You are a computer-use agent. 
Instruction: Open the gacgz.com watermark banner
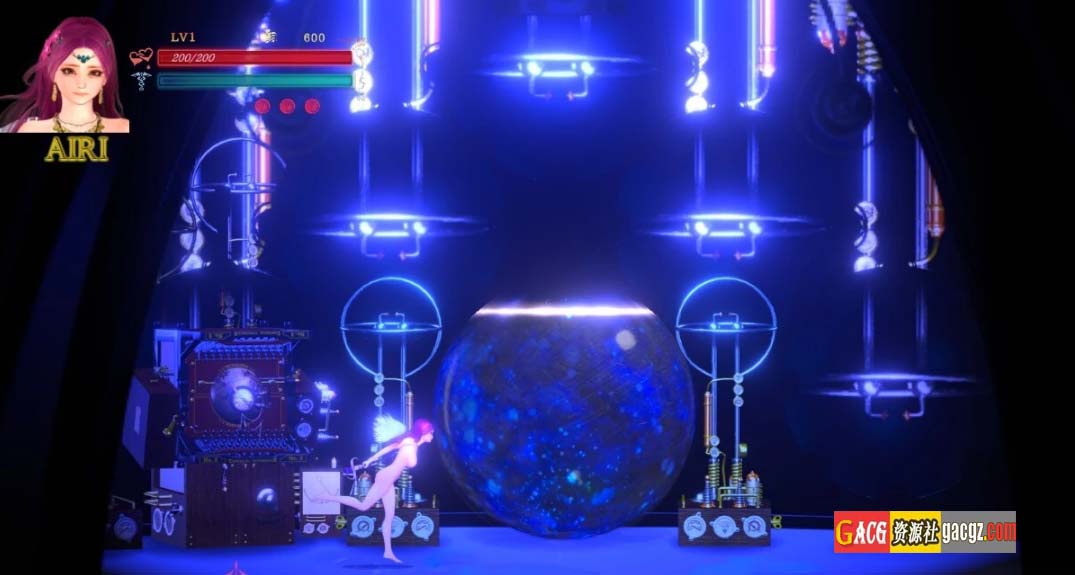924,532
